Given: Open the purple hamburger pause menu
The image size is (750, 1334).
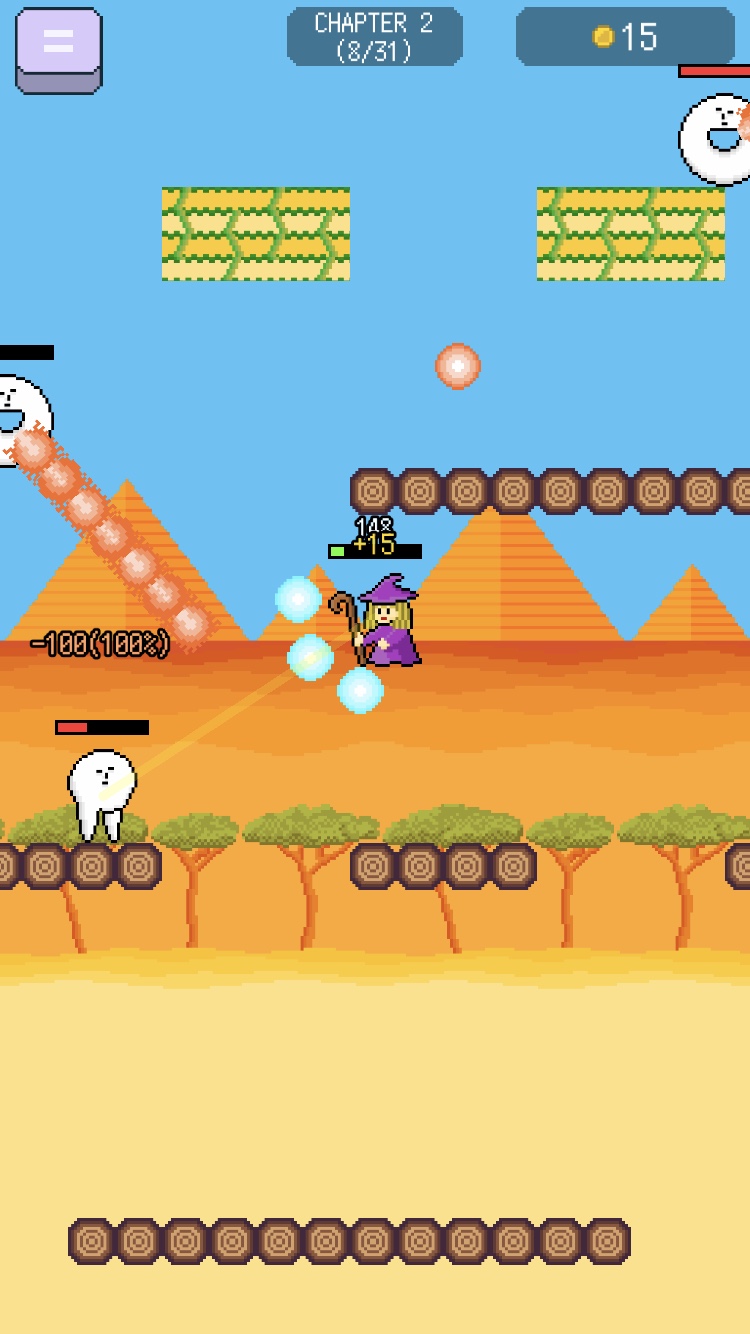Looking at the screenshot, I should click(58, 48).
